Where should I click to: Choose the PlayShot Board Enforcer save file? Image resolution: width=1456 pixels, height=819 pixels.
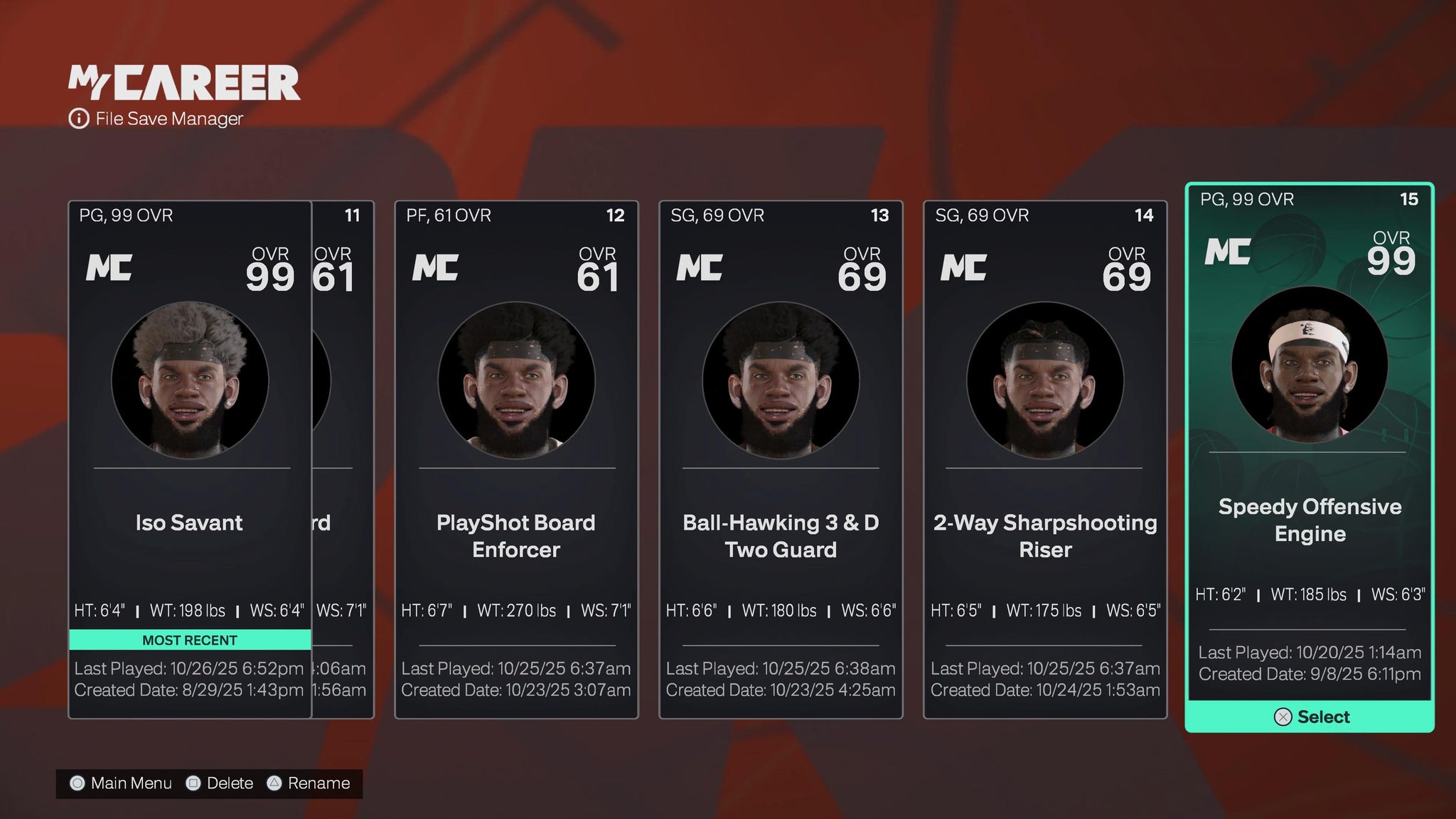[516, 459]
